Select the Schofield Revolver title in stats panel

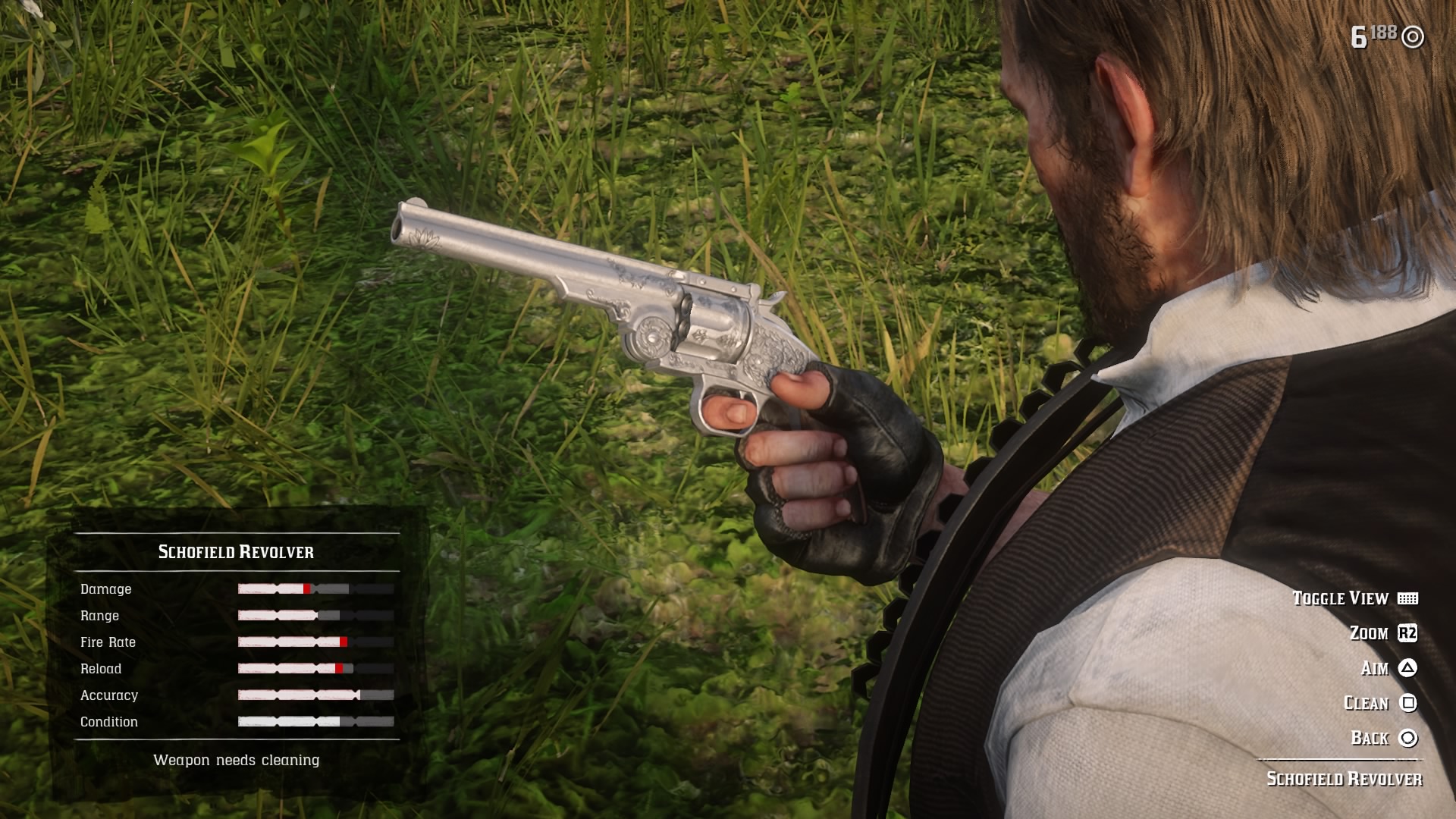(x=235, y=552)
